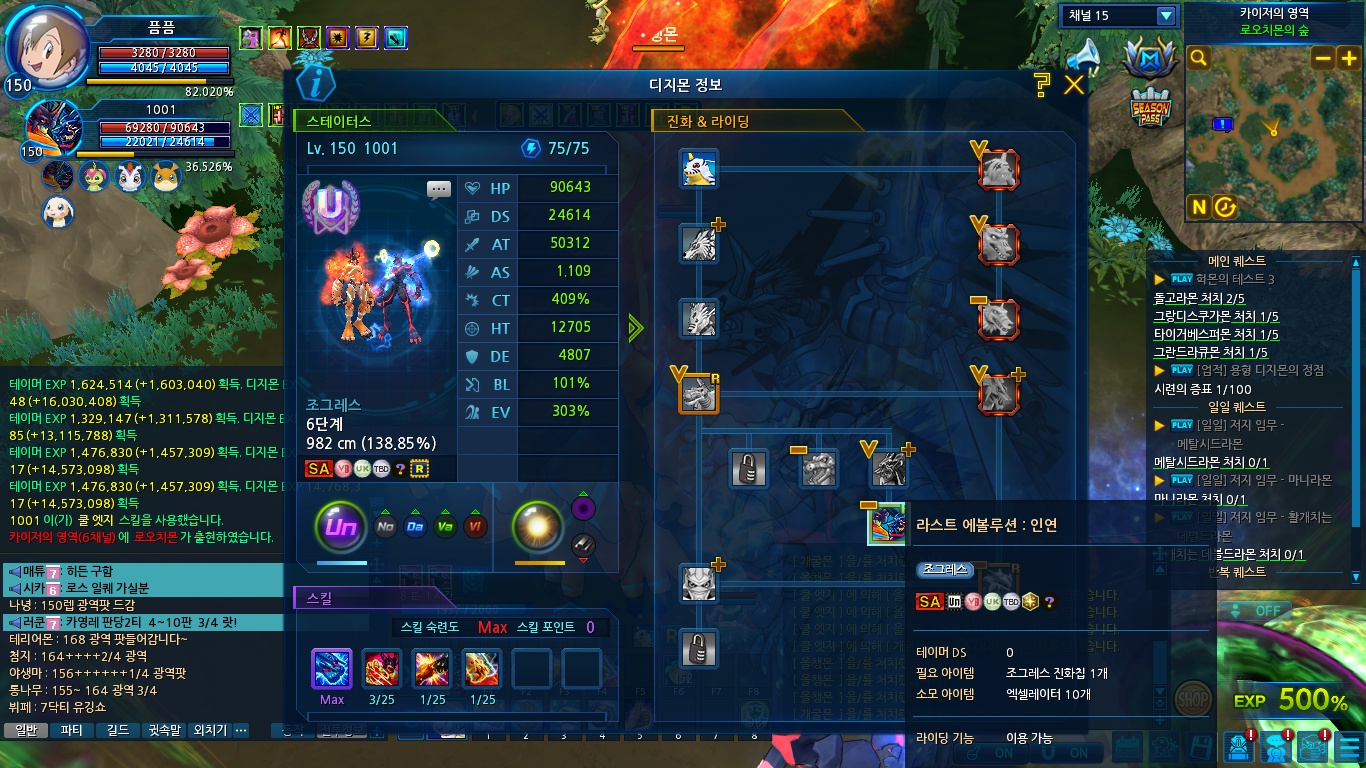Screen dimensions: 1366x768
Task: Open help with the yellow question mark
Action: pos(1042,84)
